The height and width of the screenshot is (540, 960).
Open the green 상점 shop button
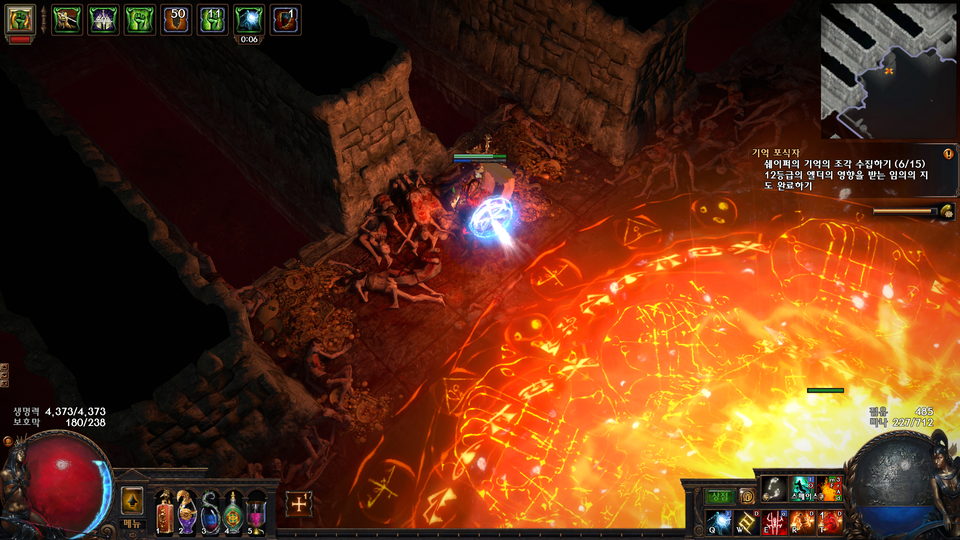pyautogui.click(x=720, y=496)
